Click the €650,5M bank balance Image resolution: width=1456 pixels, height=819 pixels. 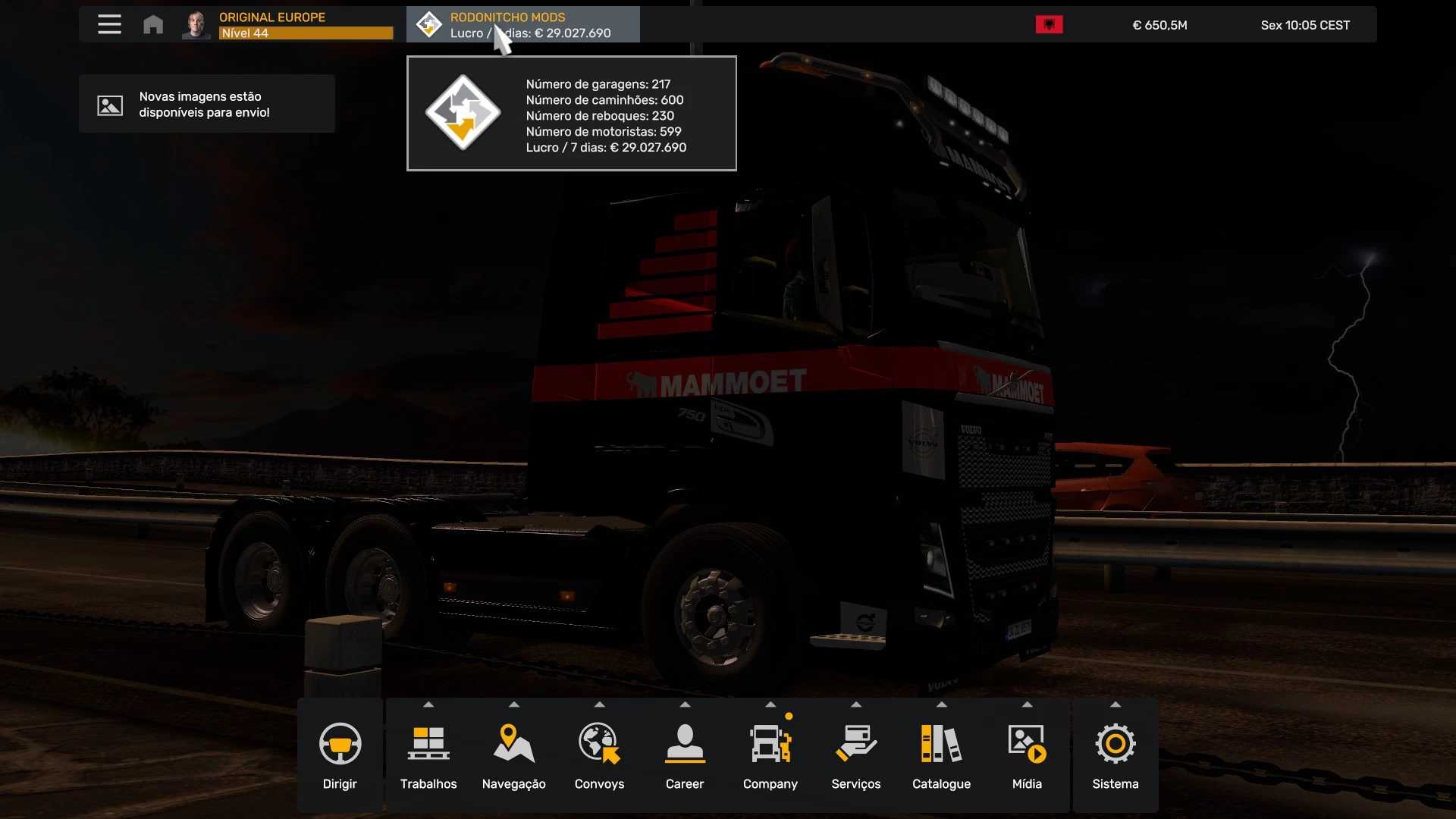[x=1159, y=25]
